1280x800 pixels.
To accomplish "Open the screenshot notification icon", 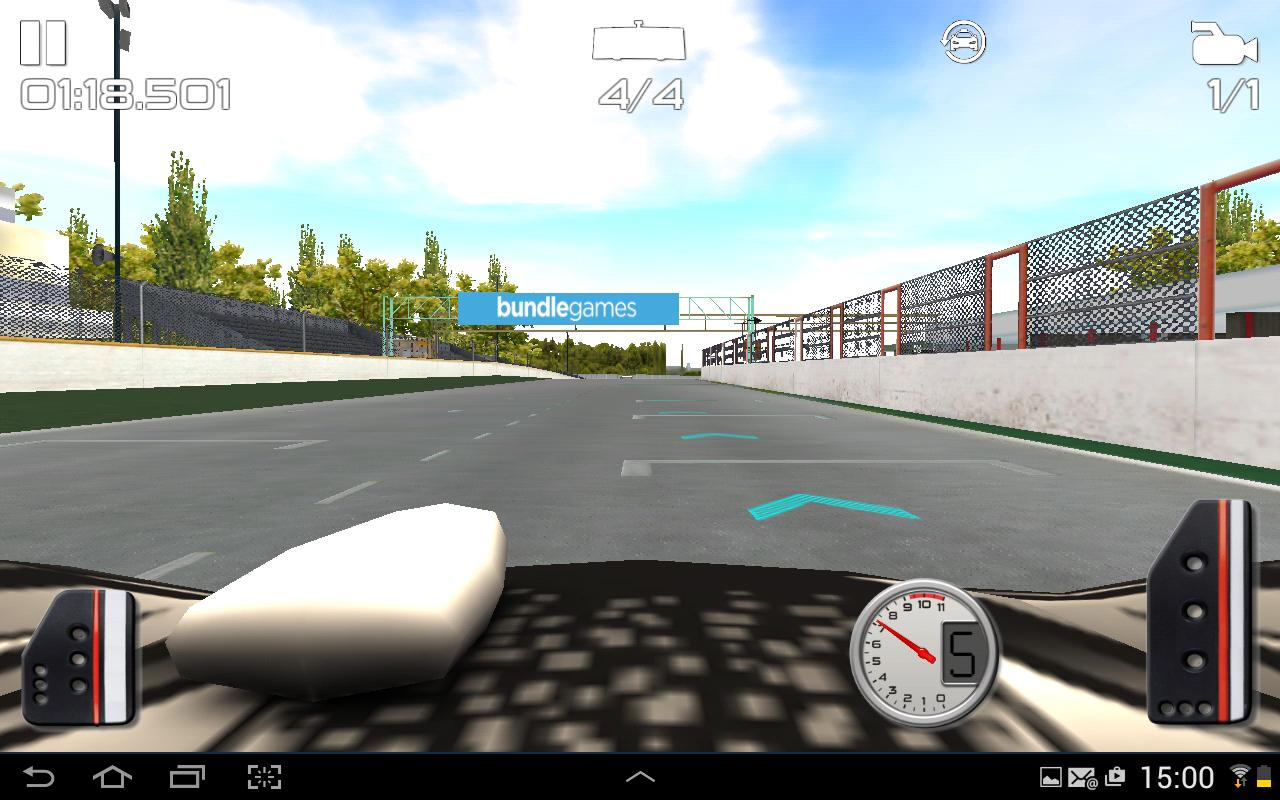I will click(x=1051, y=777).
